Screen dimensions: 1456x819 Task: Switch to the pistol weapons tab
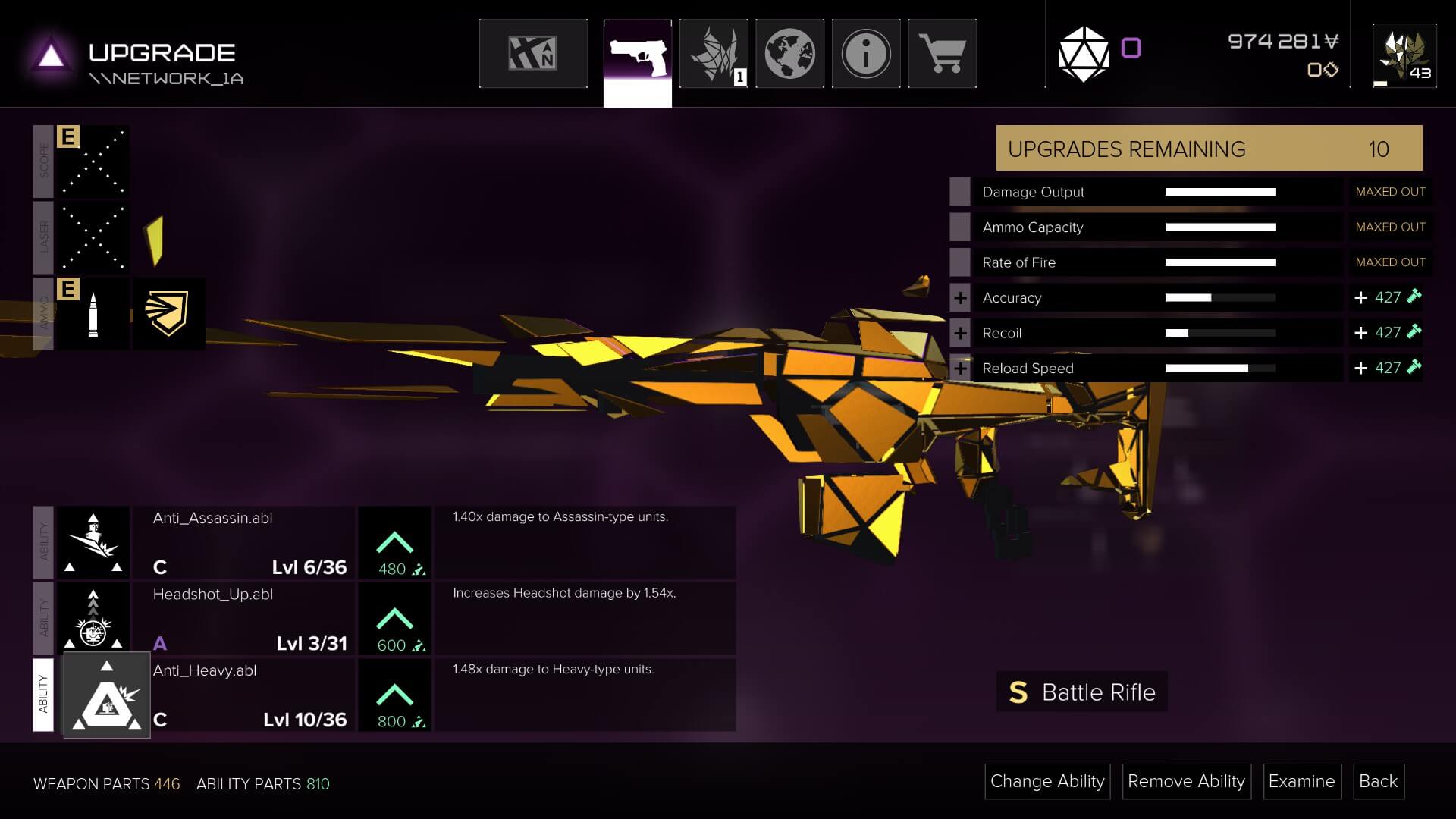coord(638,55)
